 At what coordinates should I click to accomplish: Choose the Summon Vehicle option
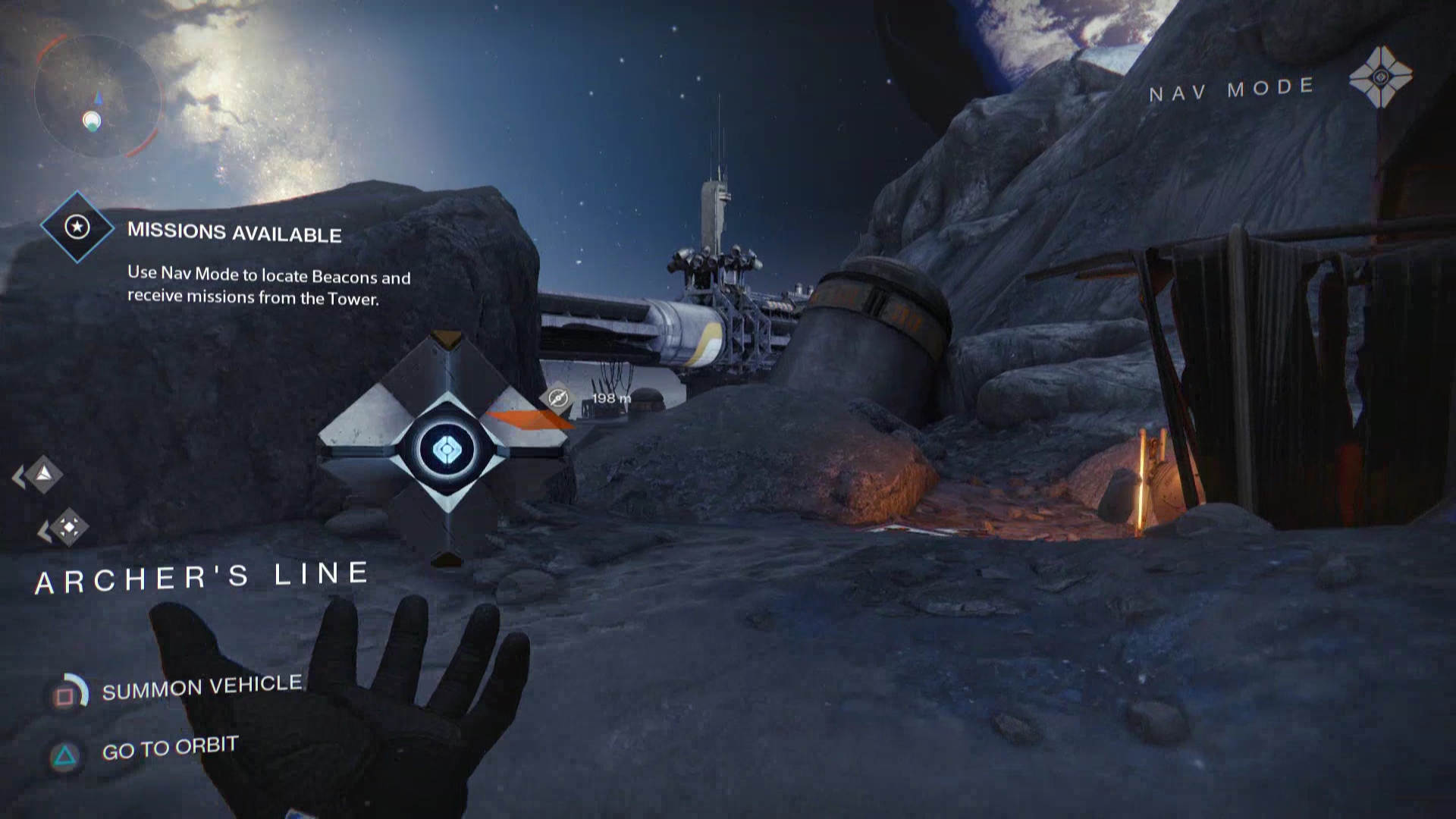[201, 687]
